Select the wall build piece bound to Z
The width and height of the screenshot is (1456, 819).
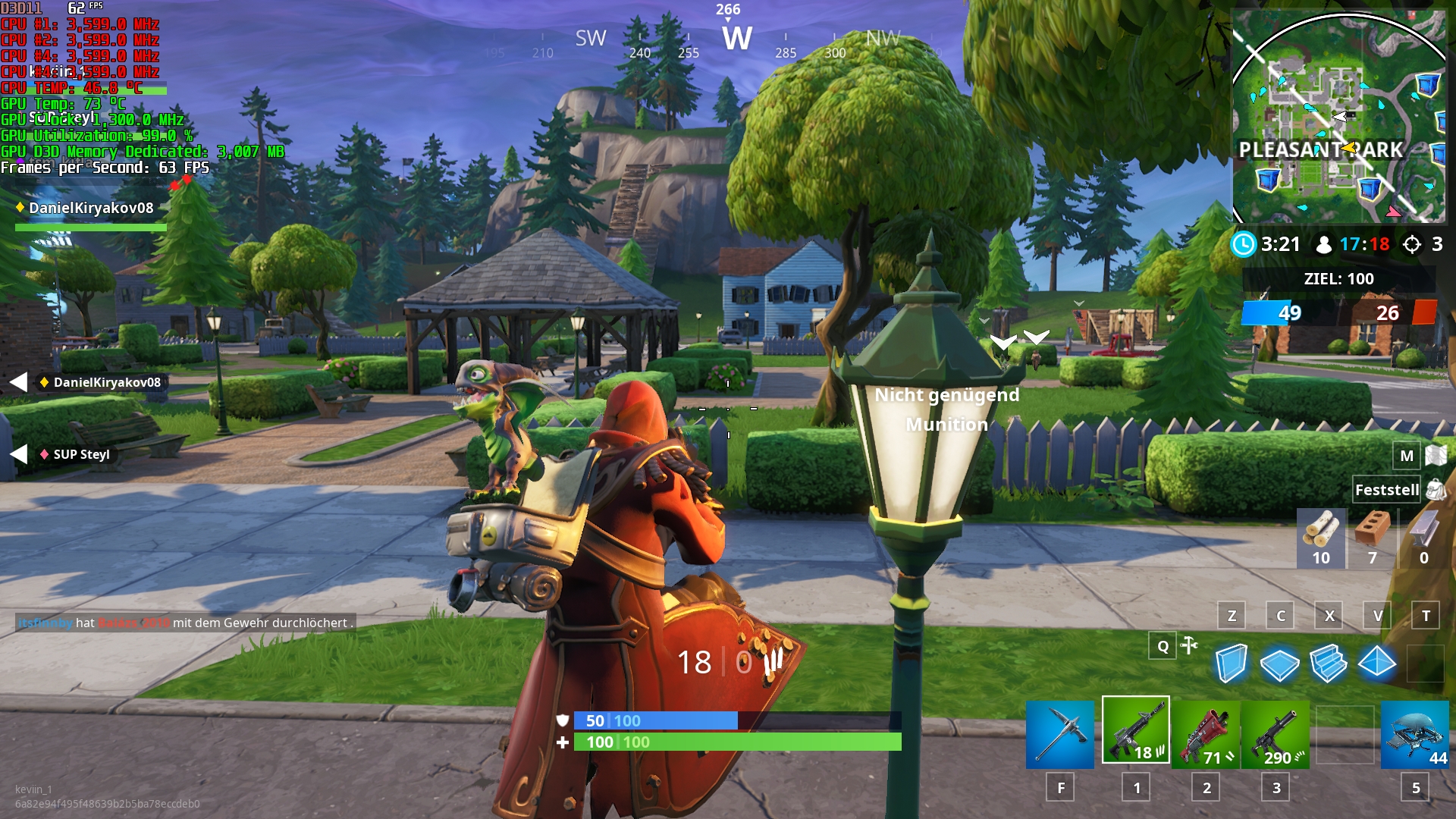click(1232, 663)
